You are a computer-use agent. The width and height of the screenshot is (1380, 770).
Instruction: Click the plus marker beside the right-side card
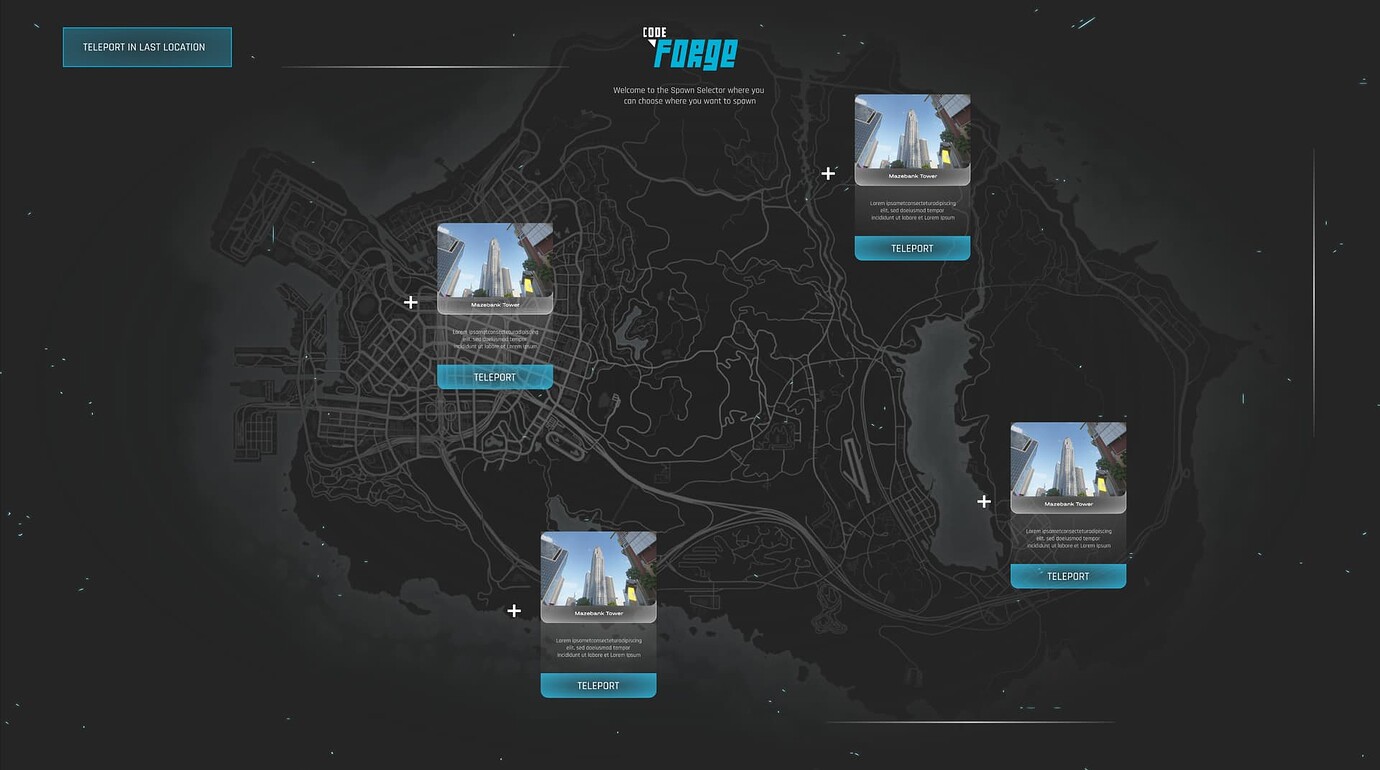(x=983, y=501)
